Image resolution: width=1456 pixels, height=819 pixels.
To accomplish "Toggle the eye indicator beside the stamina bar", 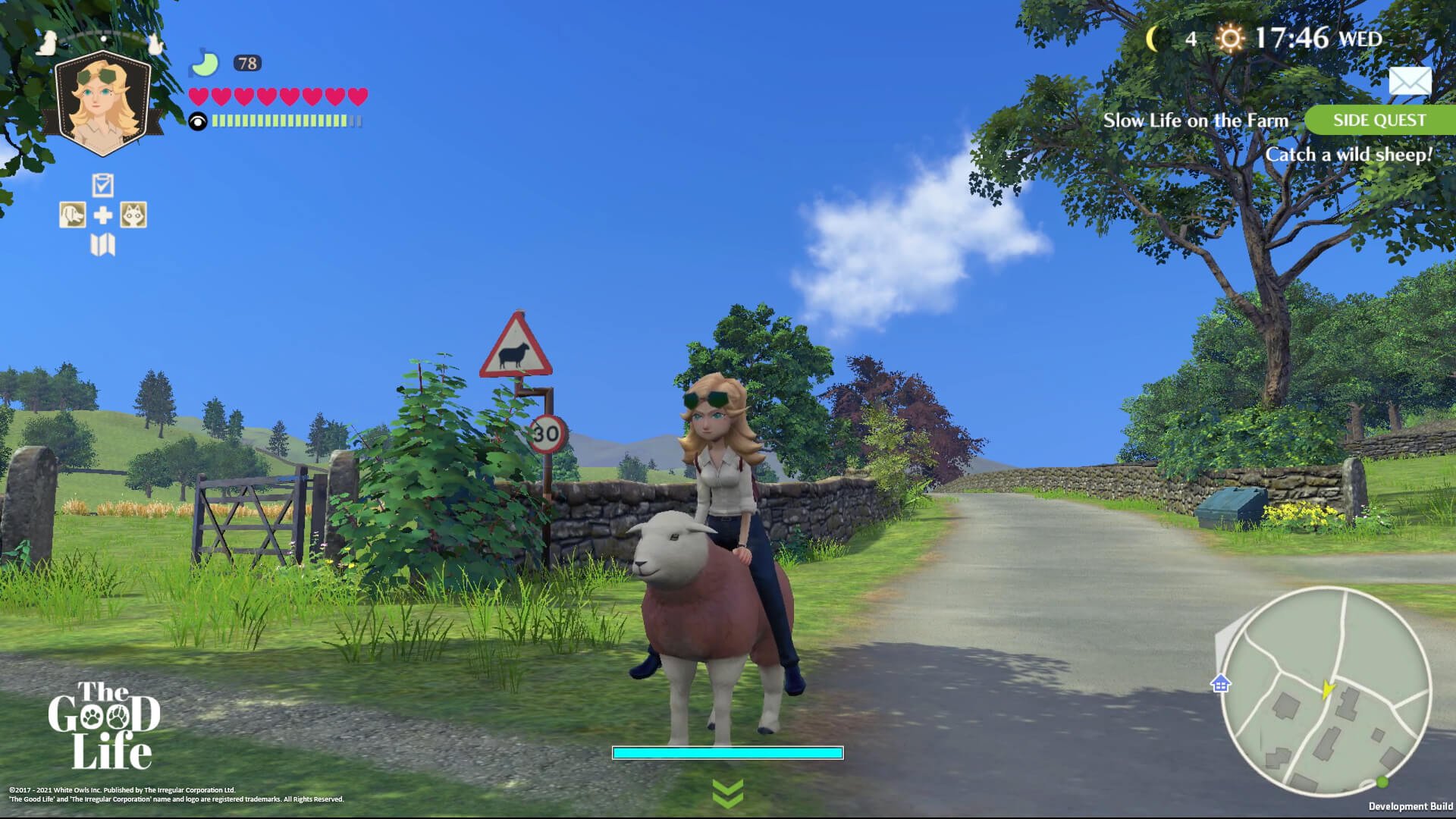I will coord(199,119).
